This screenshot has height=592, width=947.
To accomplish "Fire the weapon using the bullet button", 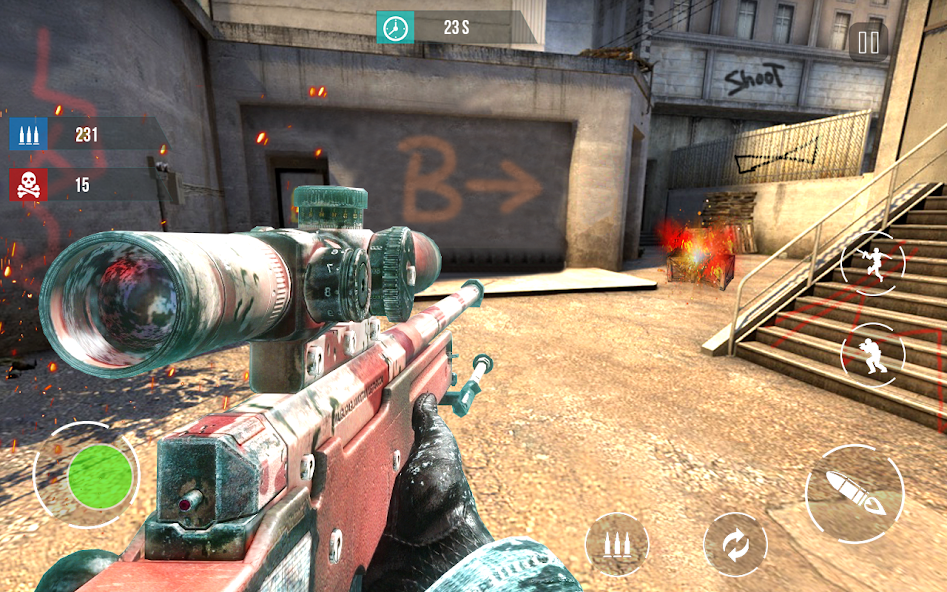I will [855, 494].
